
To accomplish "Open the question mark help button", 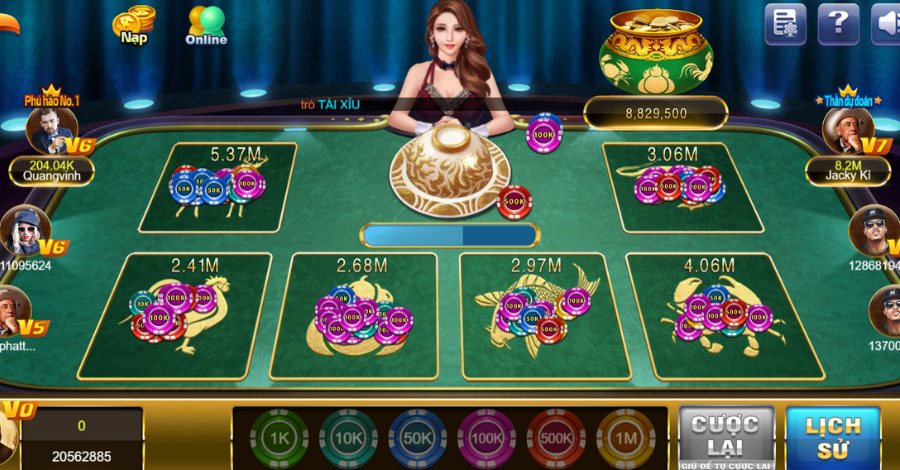I will pos(838,23).
